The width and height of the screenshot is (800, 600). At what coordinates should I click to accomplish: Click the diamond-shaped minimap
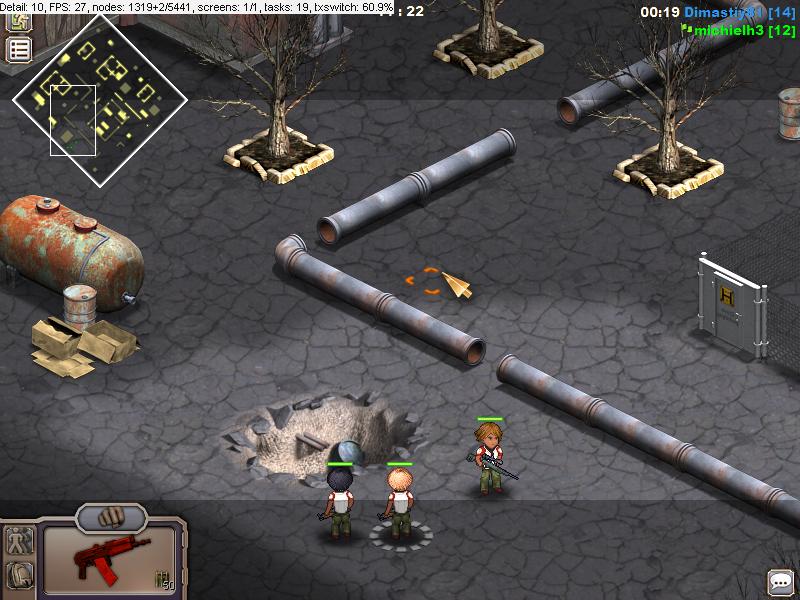[100, 100]
